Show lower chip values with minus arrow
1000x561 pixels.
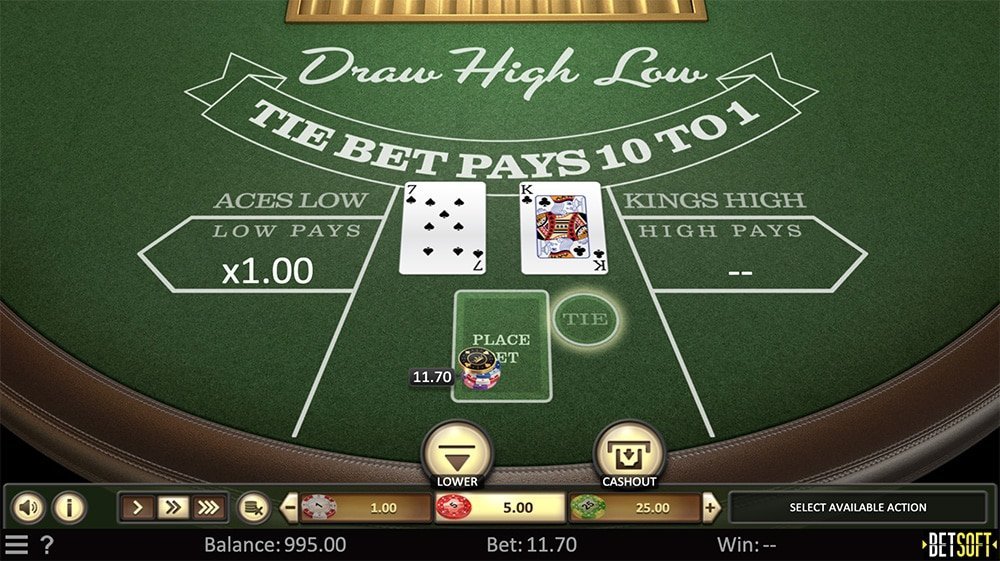click(x=290, y=507)
